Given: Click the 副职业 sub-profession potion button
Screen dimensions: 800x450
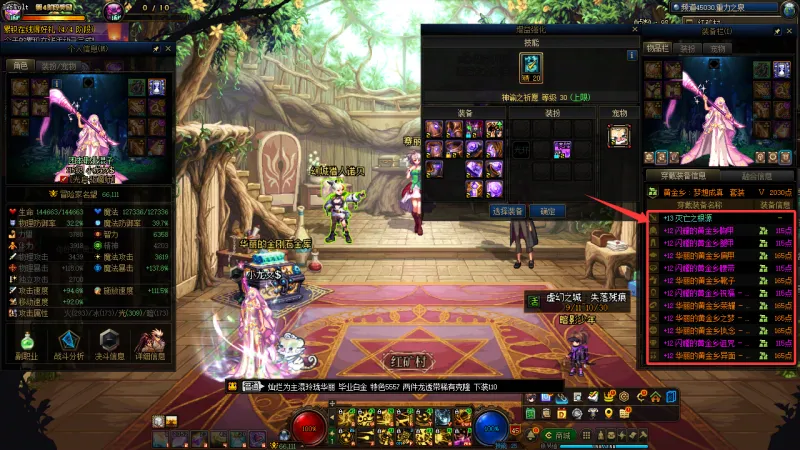Looking at the screenshot, I should click(25, 345).
